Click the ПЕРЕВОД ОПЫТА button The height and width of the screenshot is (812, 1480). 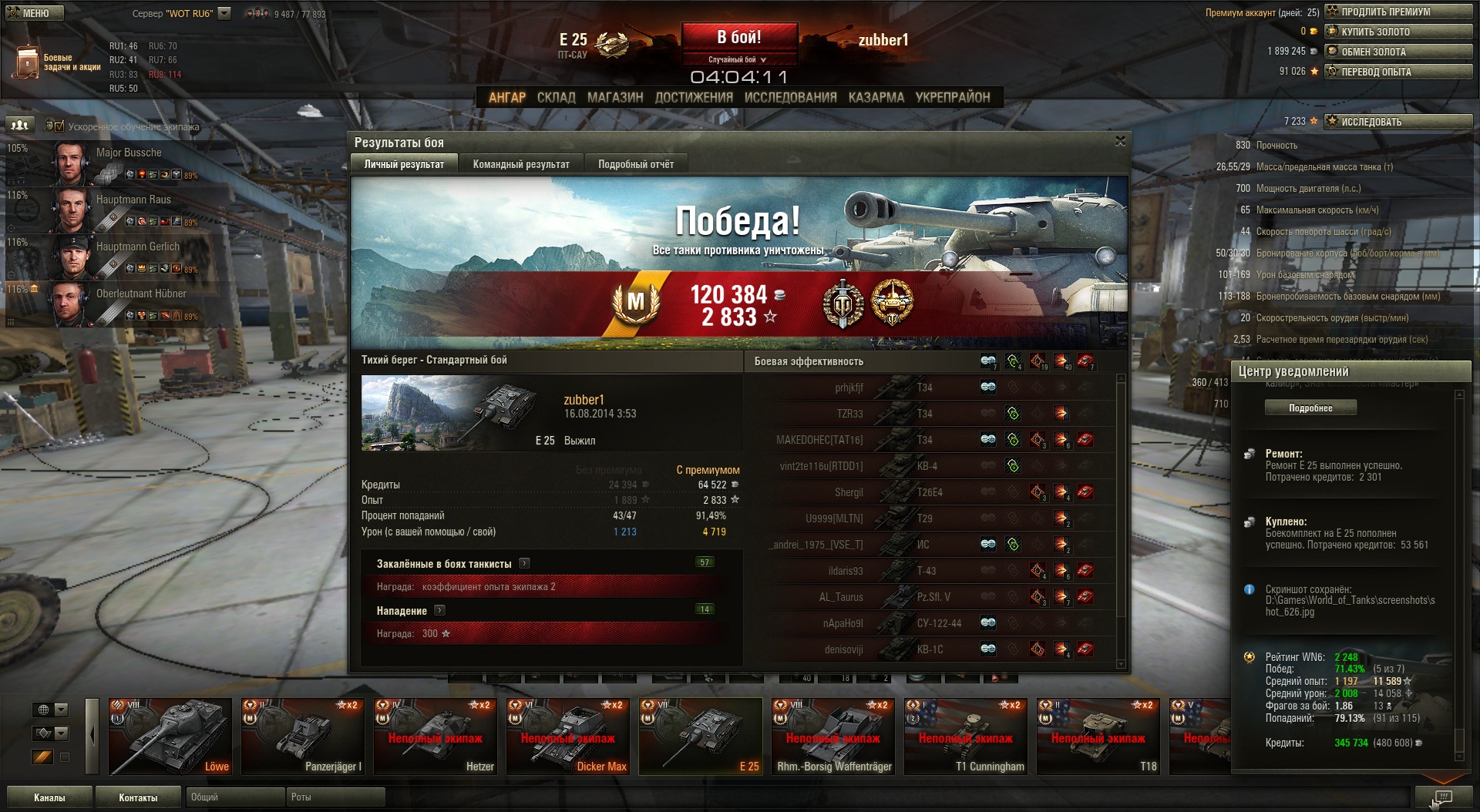click(x=1398, y=72)
